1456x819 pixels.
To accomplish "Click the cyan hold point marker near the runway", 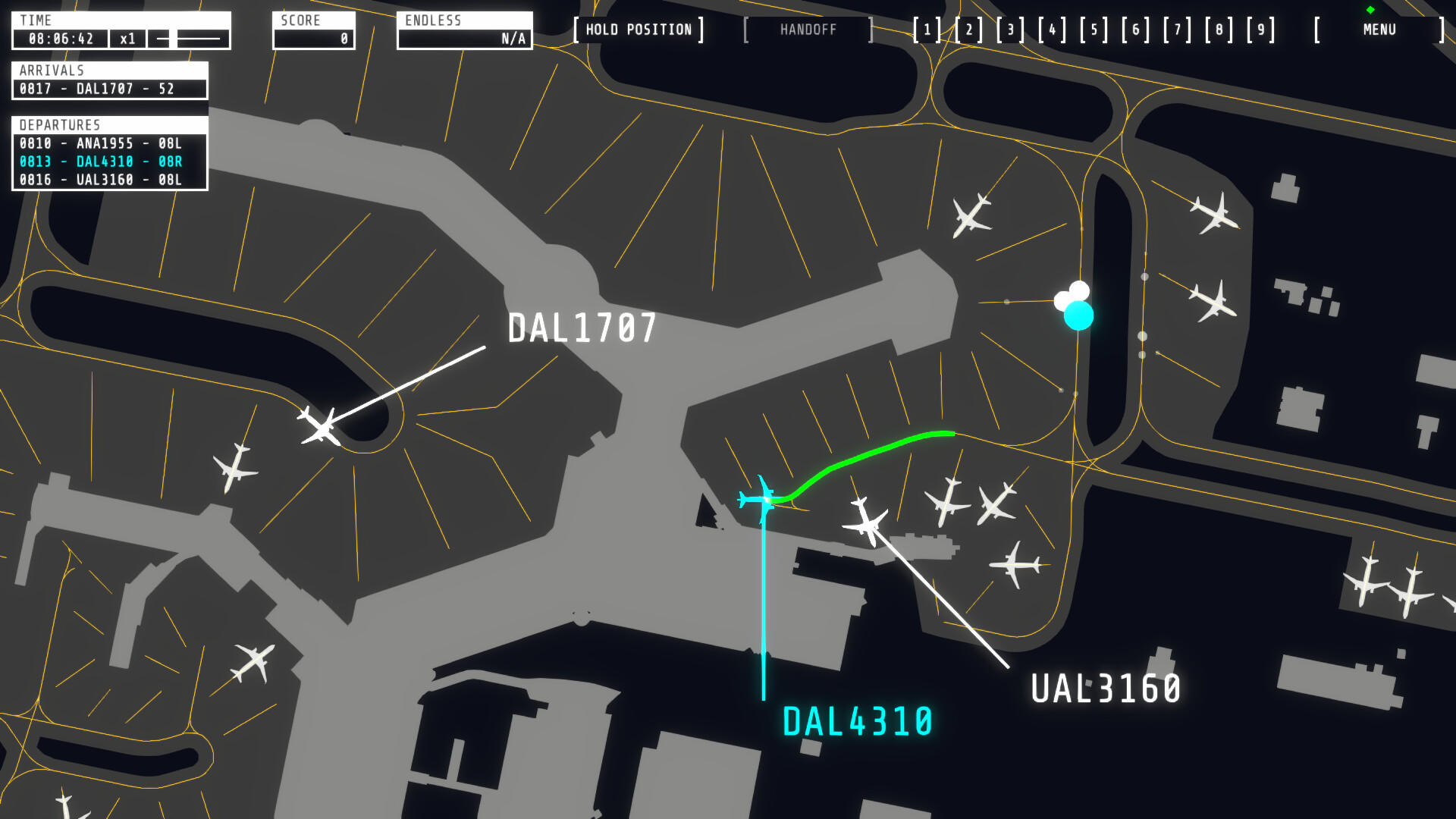I will [x=1078, y=314].
